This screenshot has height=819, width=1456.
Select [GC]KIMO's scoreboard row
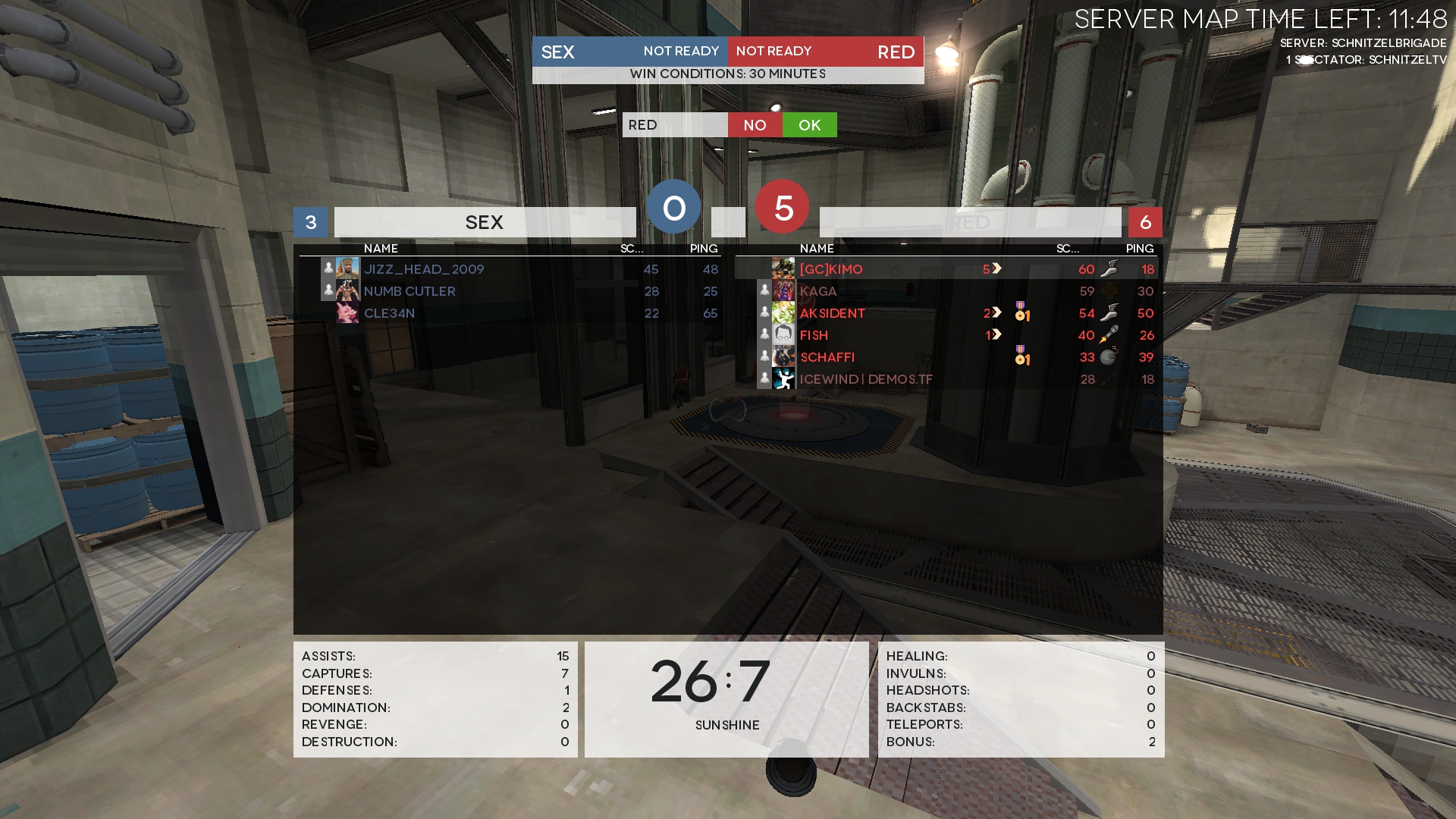[x=831, y=269]
